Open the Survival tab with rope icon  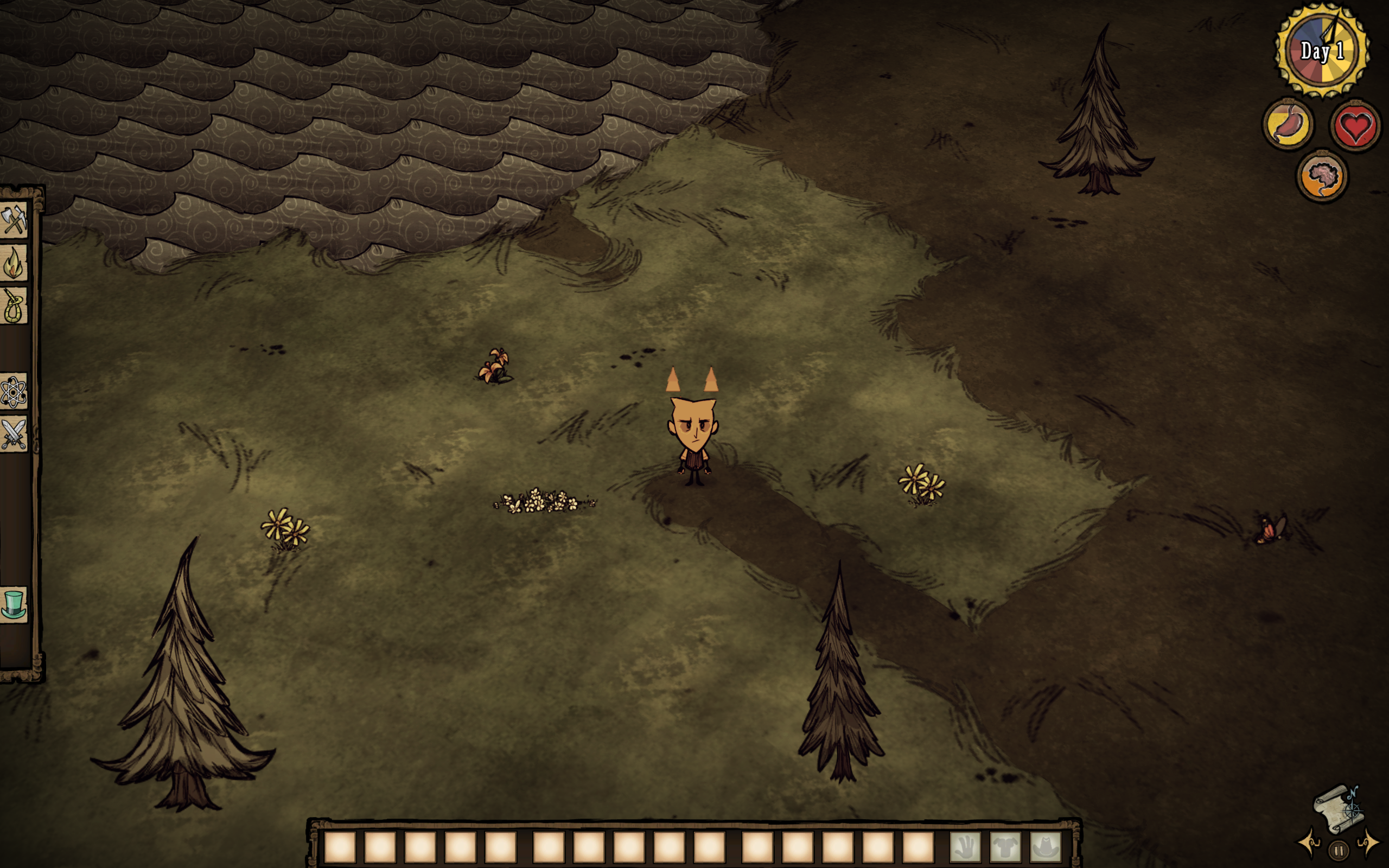14,305
